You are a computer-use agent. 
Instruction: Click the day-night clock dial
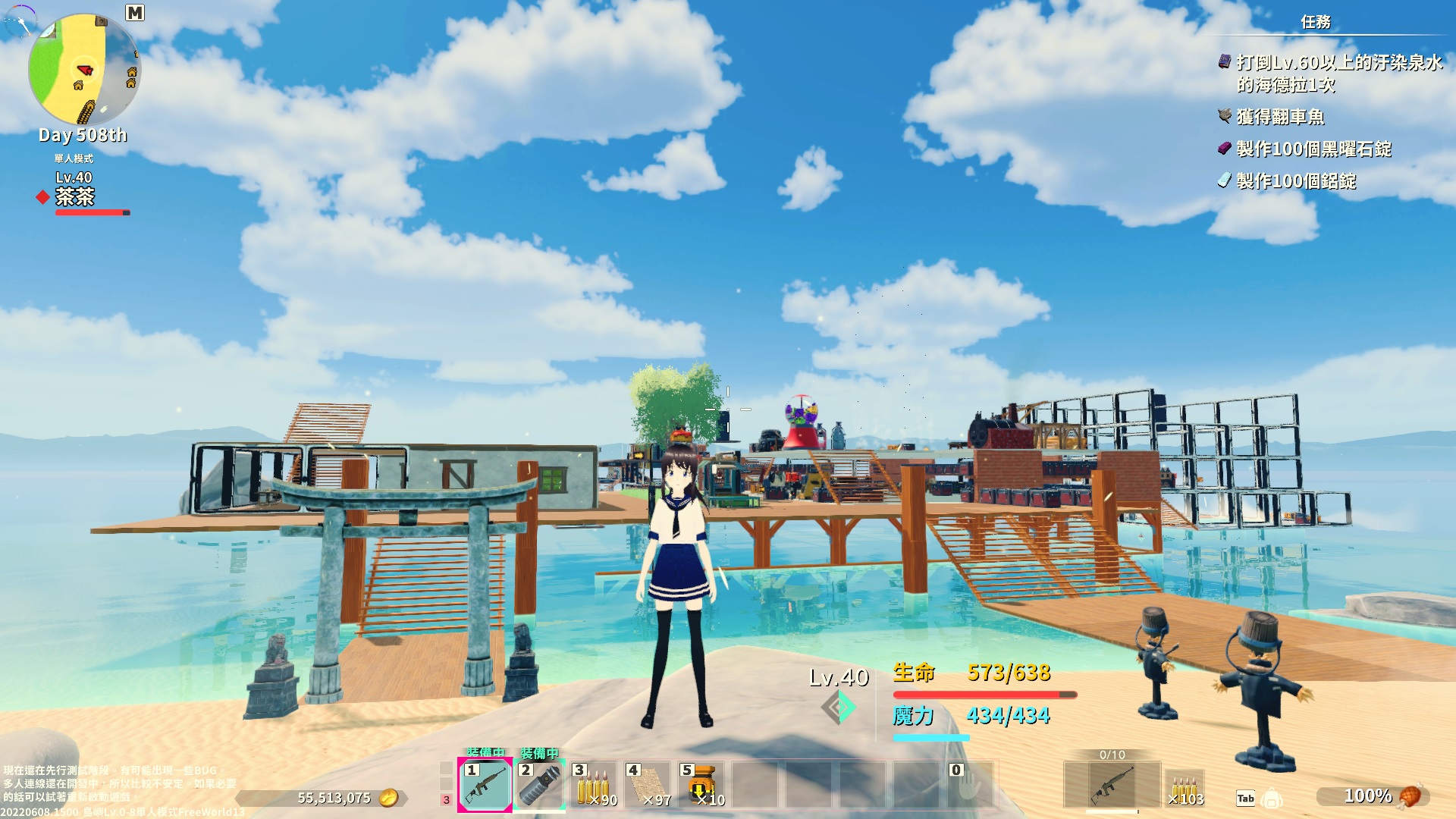point(20,20)
